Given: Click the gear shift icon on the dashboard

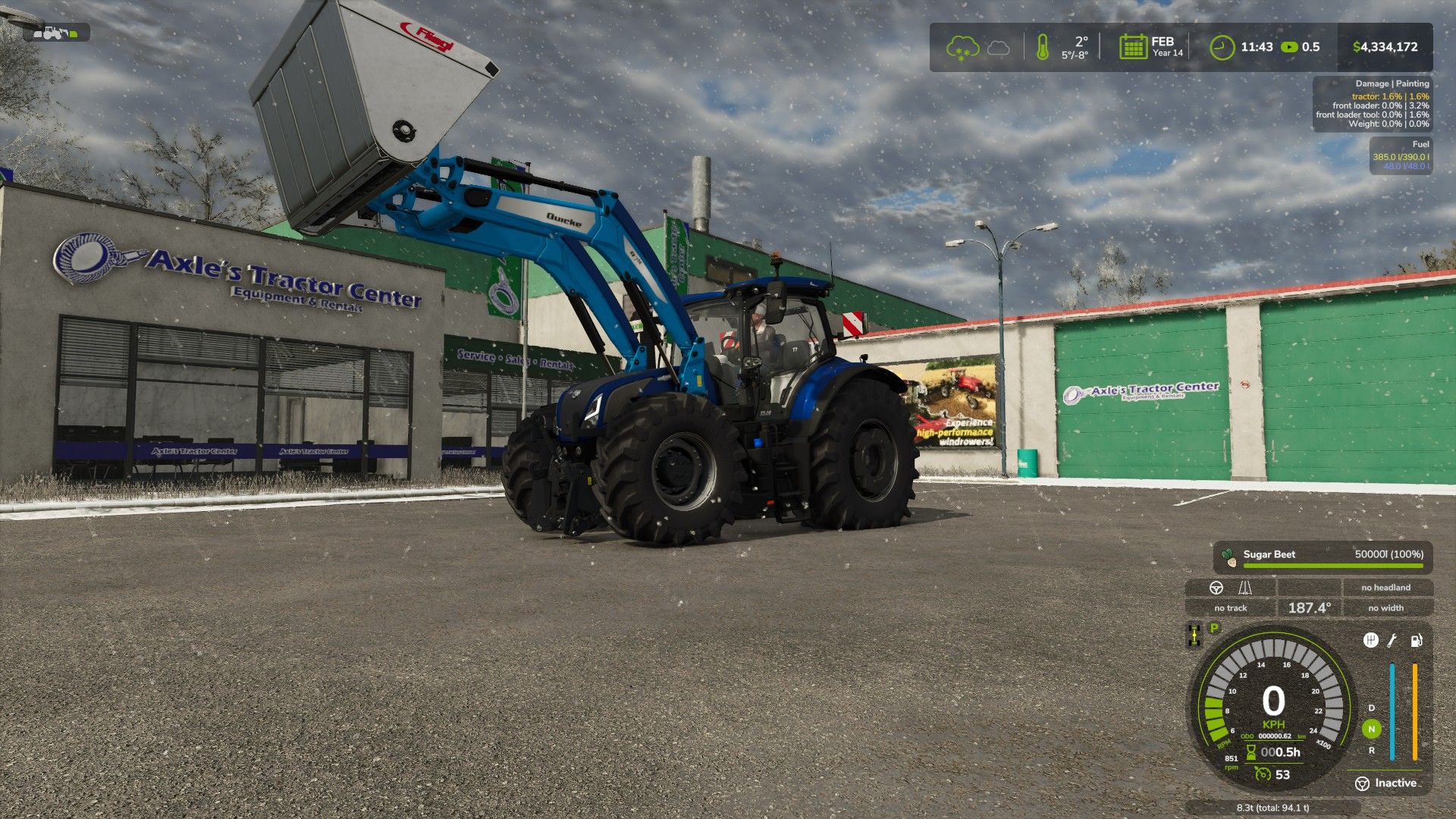Looking at the screenshot, I should tap(1370, 641).
